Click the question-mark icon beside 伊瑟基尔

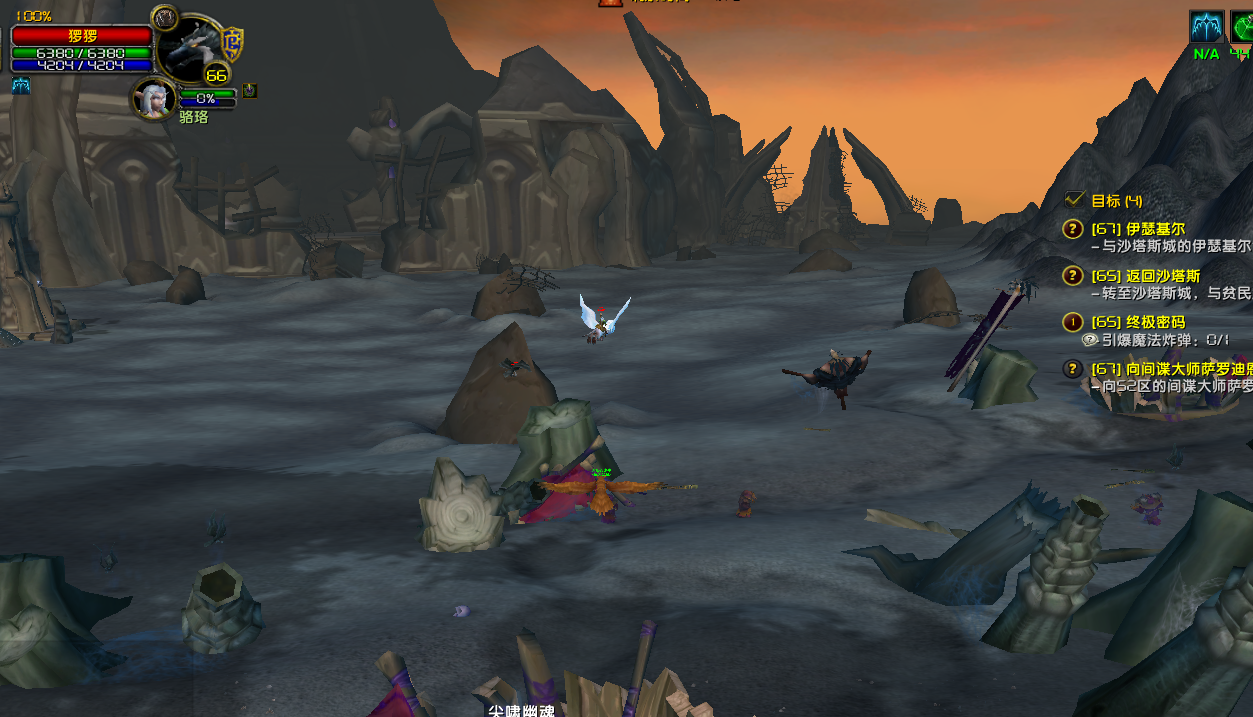tap(1073, 229)
